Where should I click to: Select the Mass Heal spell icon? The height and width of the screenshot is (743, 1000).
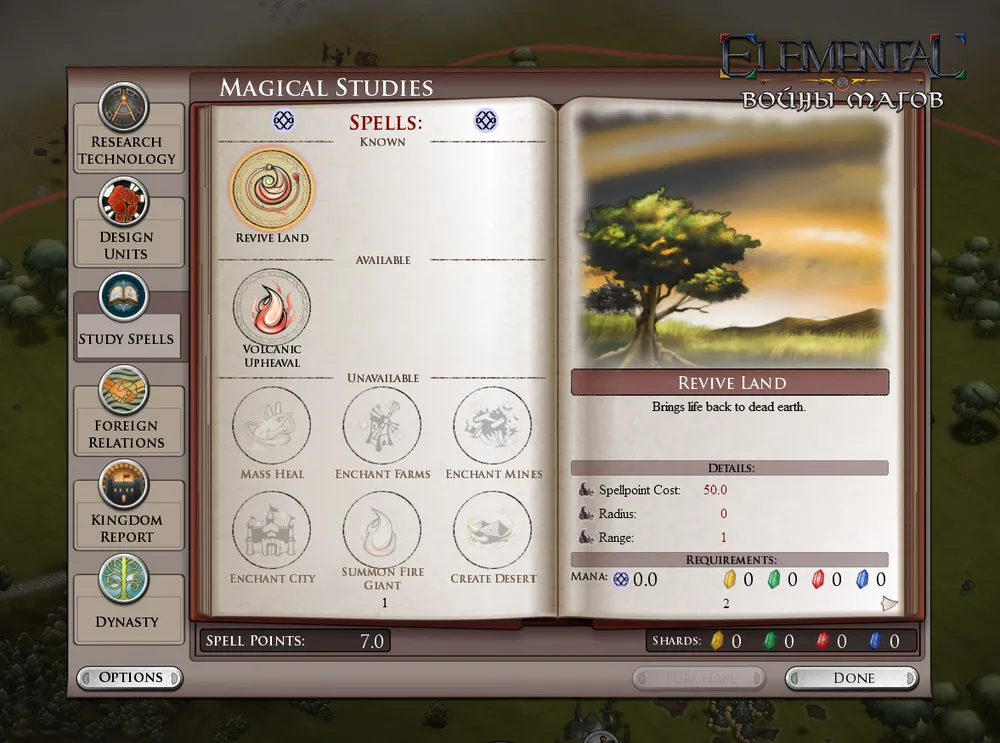[272, 426]
